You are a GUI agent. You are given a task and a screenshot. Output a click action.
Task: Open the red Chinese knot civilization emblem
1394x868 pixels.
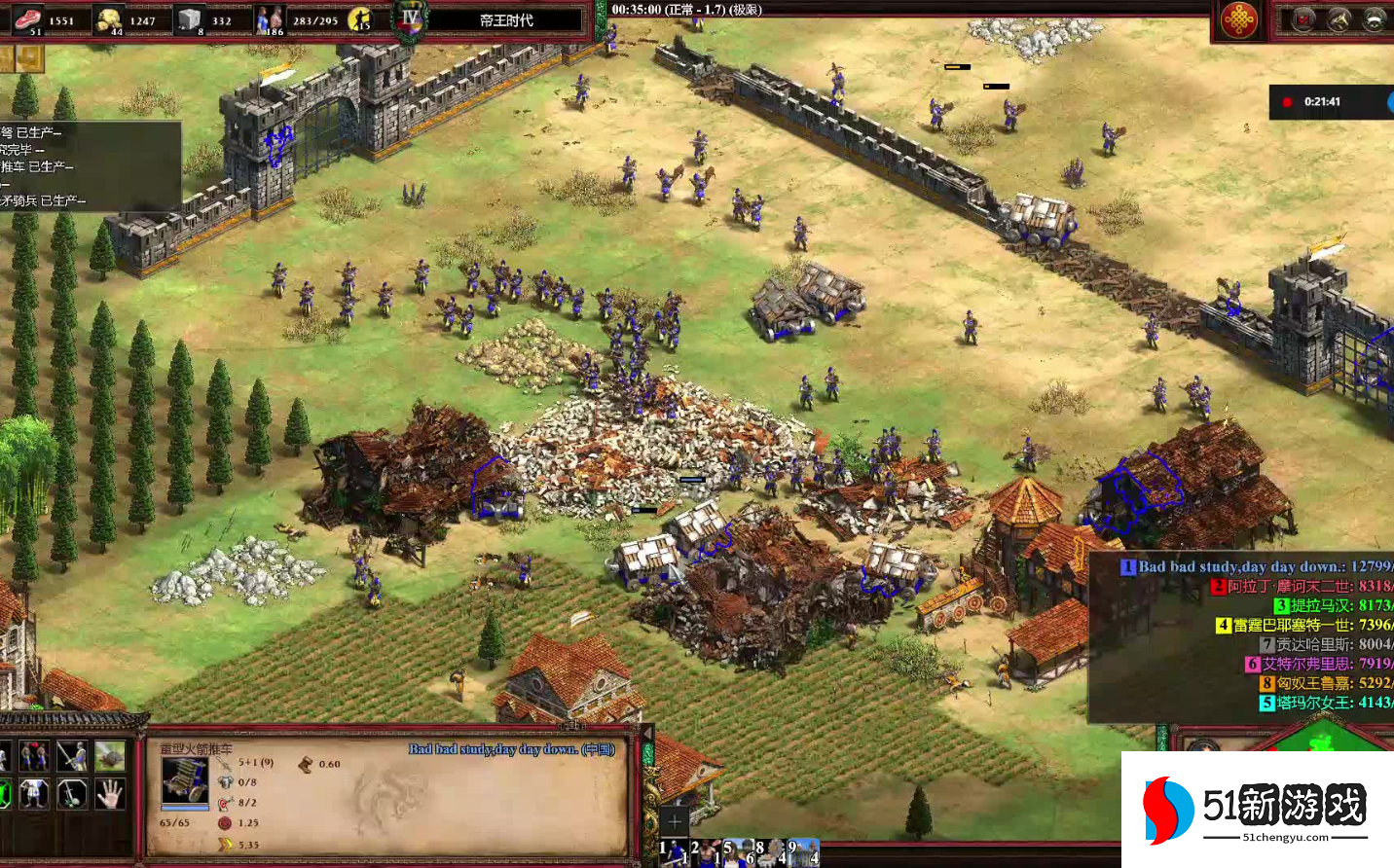click(1238, 19)
